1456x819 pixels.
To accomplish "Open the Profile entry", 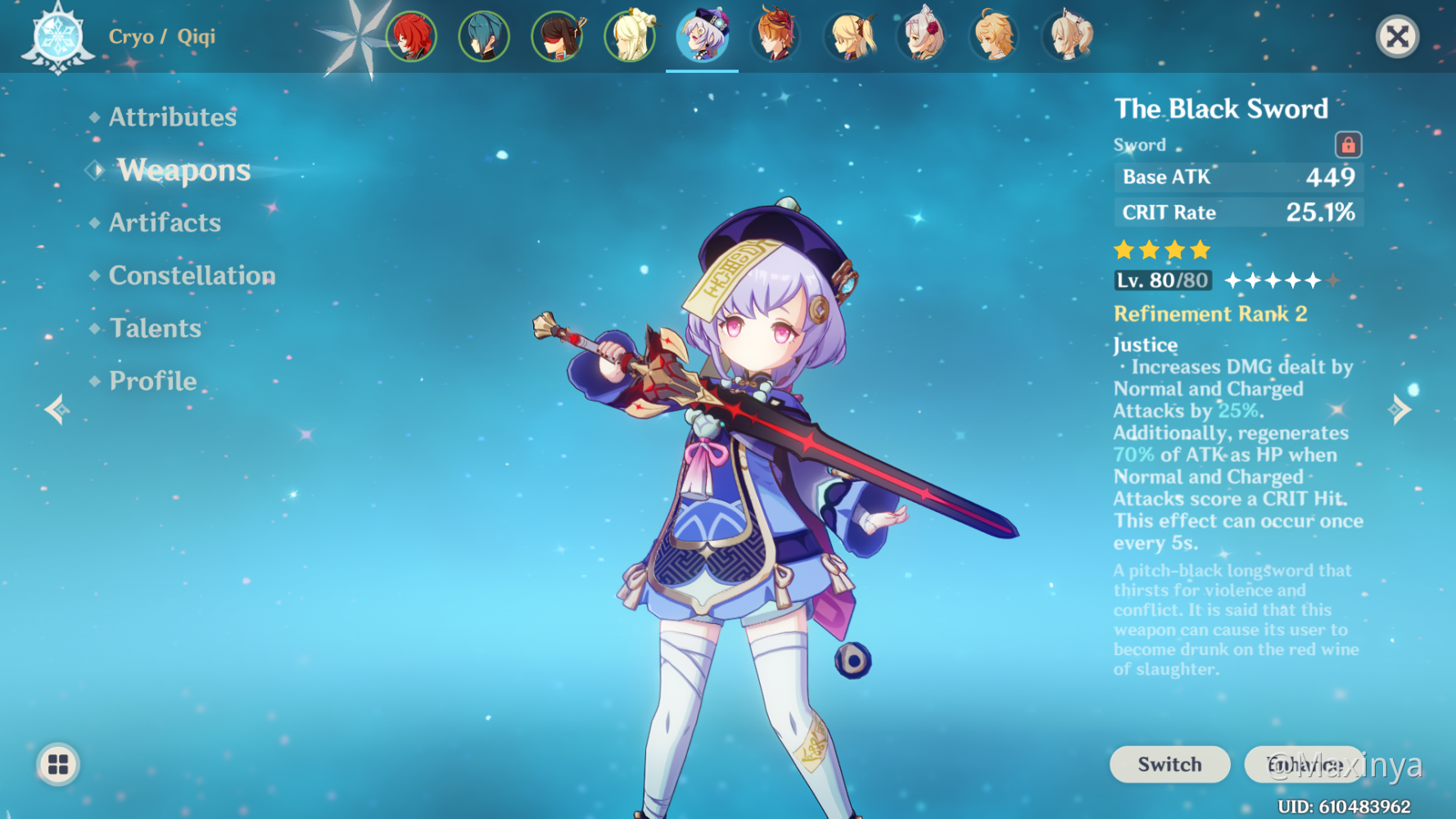I will [x=152, y=381].
